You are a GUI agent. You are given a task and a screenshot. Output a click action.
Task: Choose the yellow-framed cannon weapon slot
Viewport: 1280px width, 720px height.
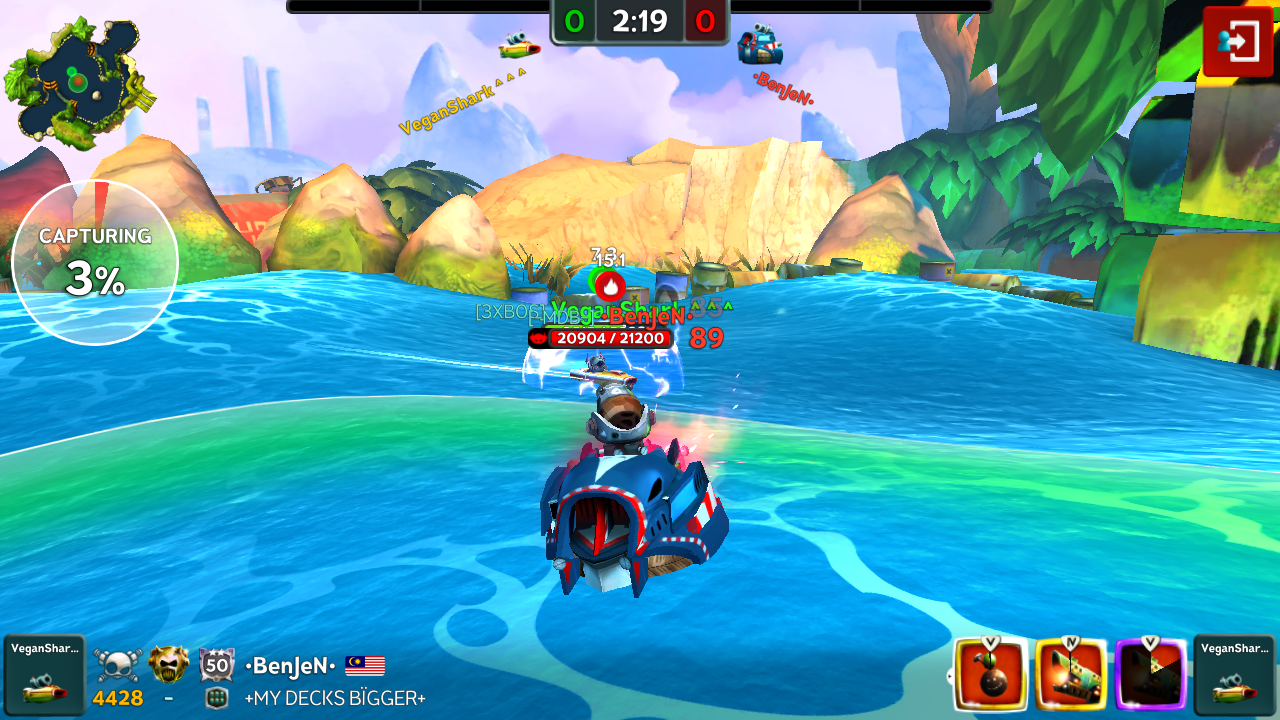1071,675
